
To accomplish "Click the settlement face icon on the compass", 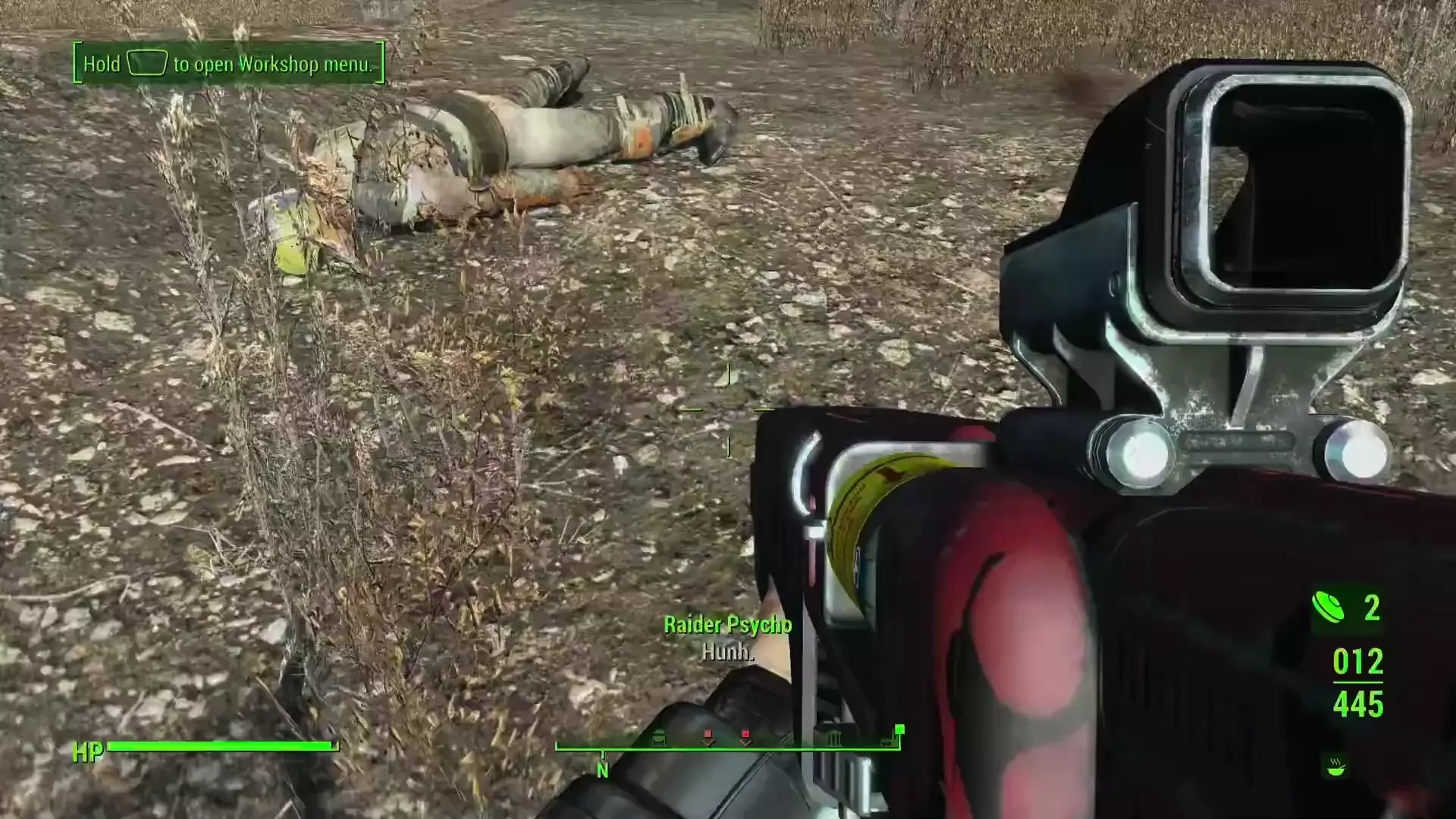I will 659,739.
